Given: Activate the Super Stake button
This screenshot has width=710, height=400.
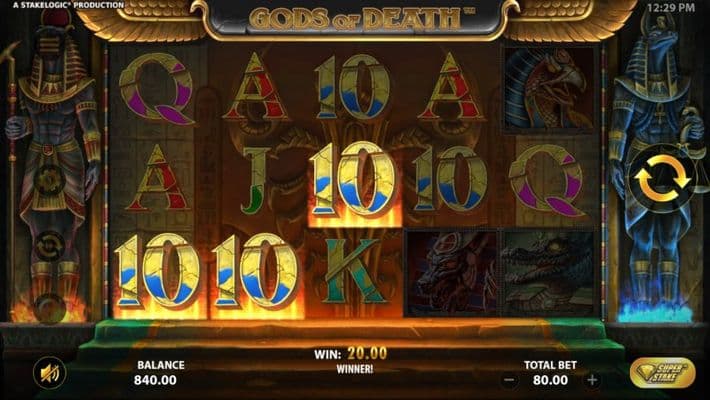Looking at the screenshot, I should click(663, 374).
